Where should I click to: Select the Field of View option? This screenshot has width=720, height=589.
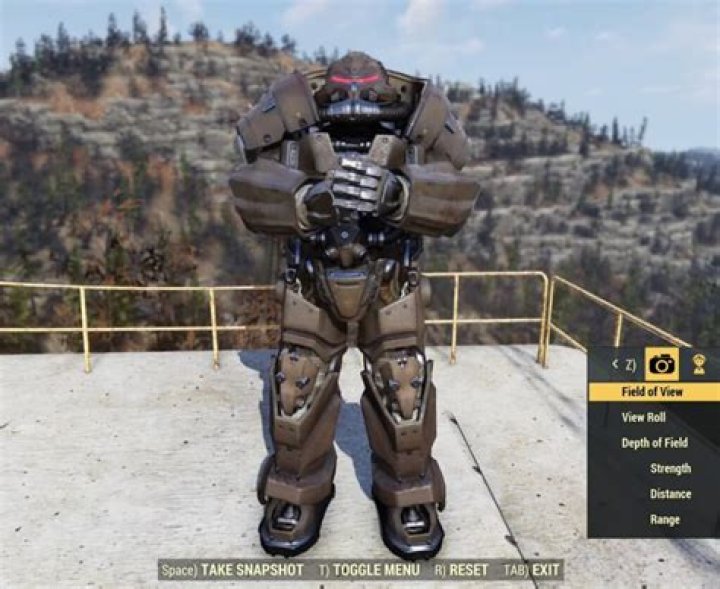click(653, 392)
